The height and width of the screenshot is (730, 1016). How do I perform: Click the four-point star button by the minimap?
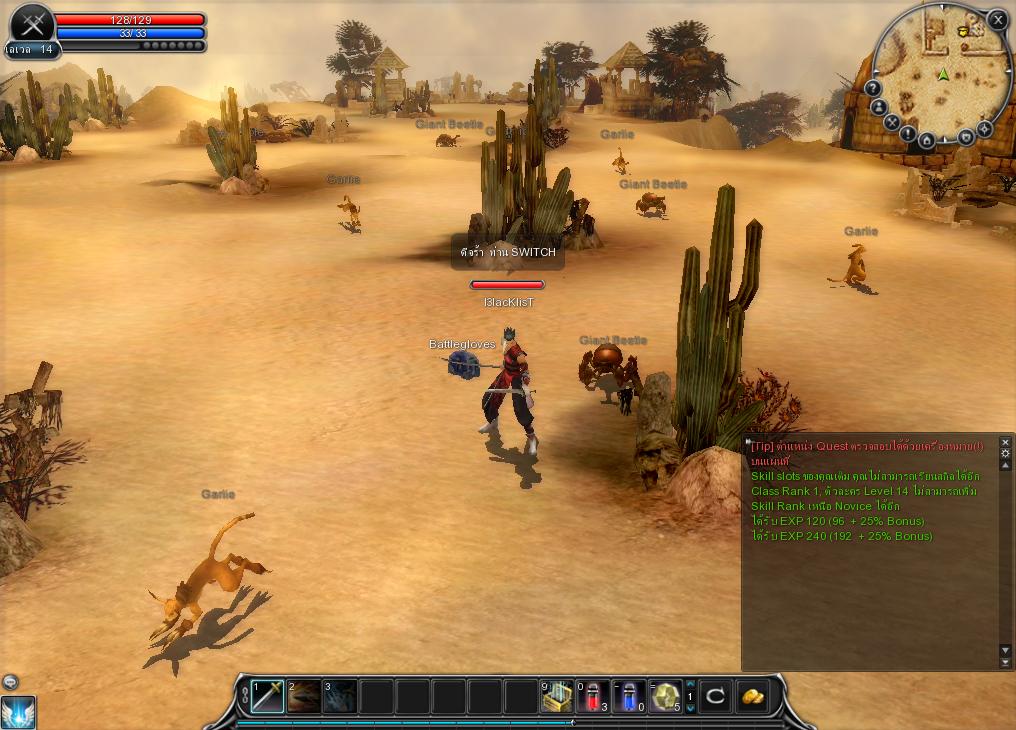(x=984, y=129)
